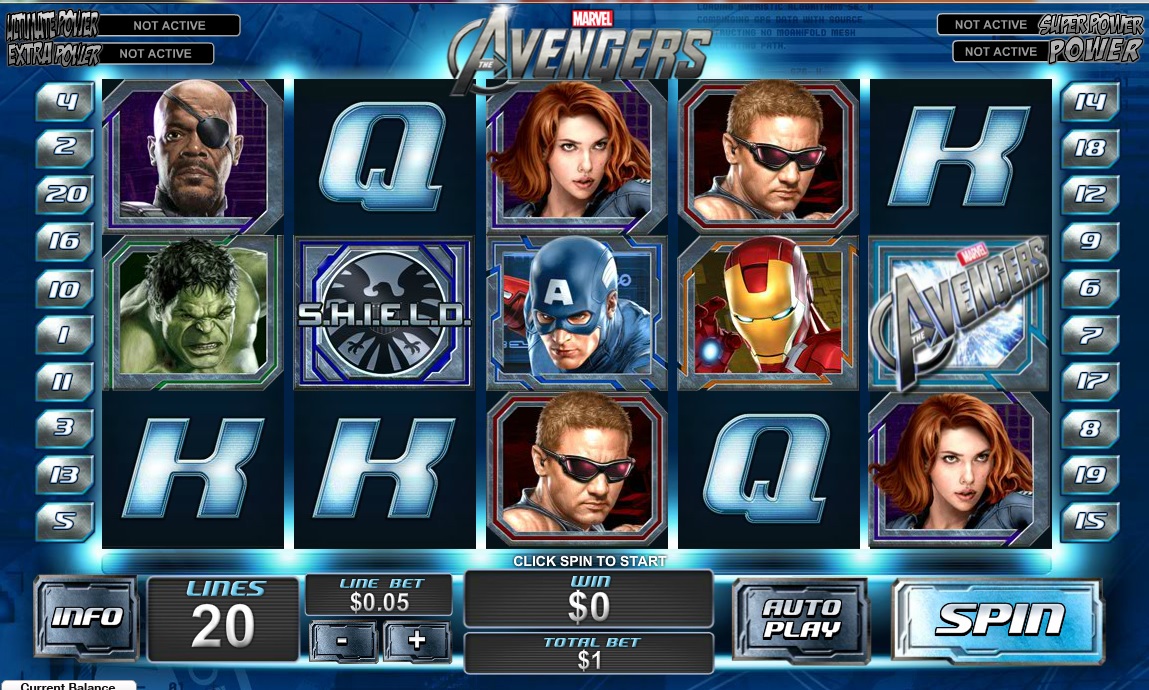The image size is (1149, 690).
Task: Select payline number 20
Action: tap(65, 194)
